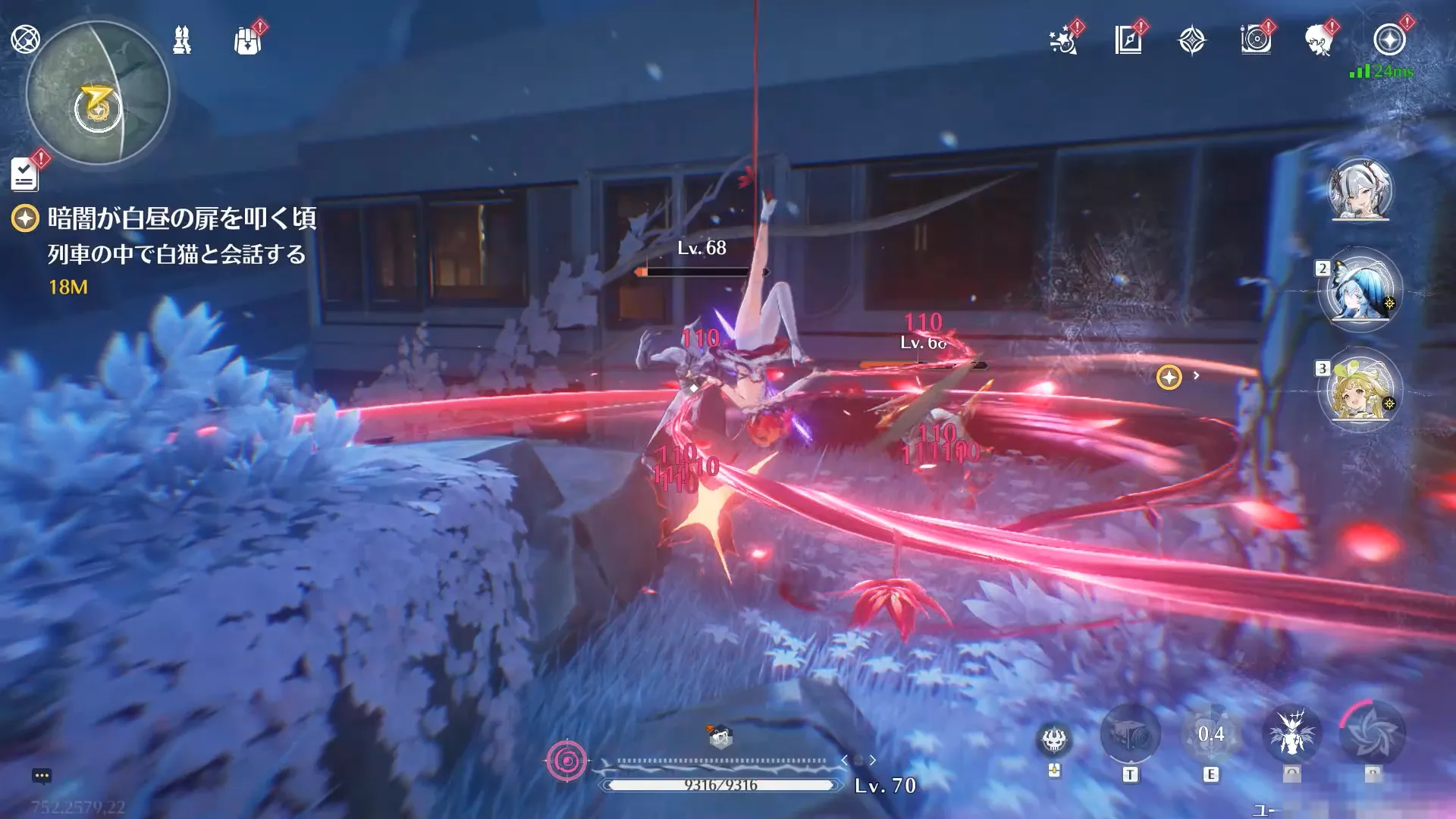Open the character head profile icon

tap(1319, 40)
